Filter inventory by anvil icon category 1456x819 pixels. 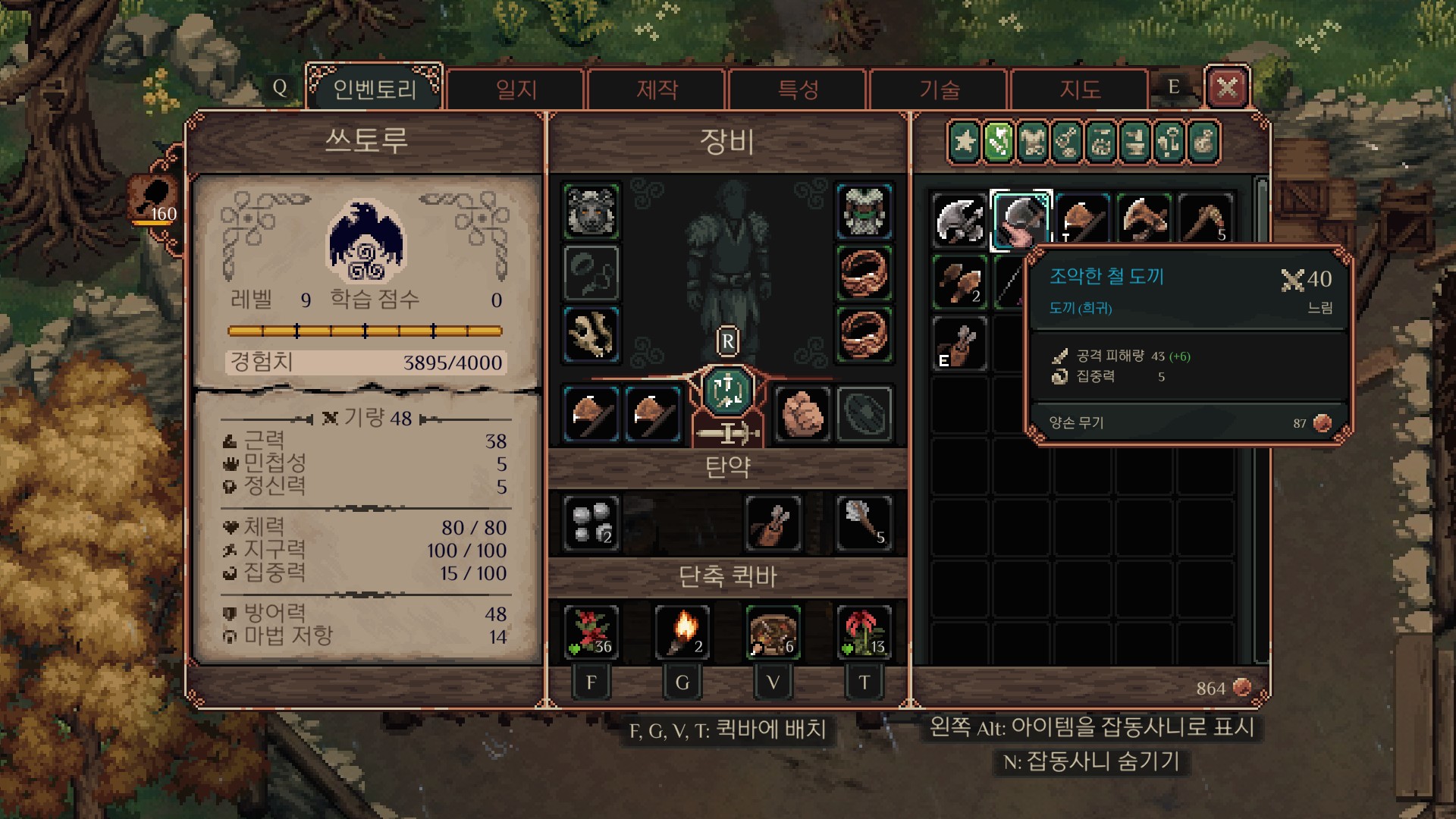[x=1135, y=142]
